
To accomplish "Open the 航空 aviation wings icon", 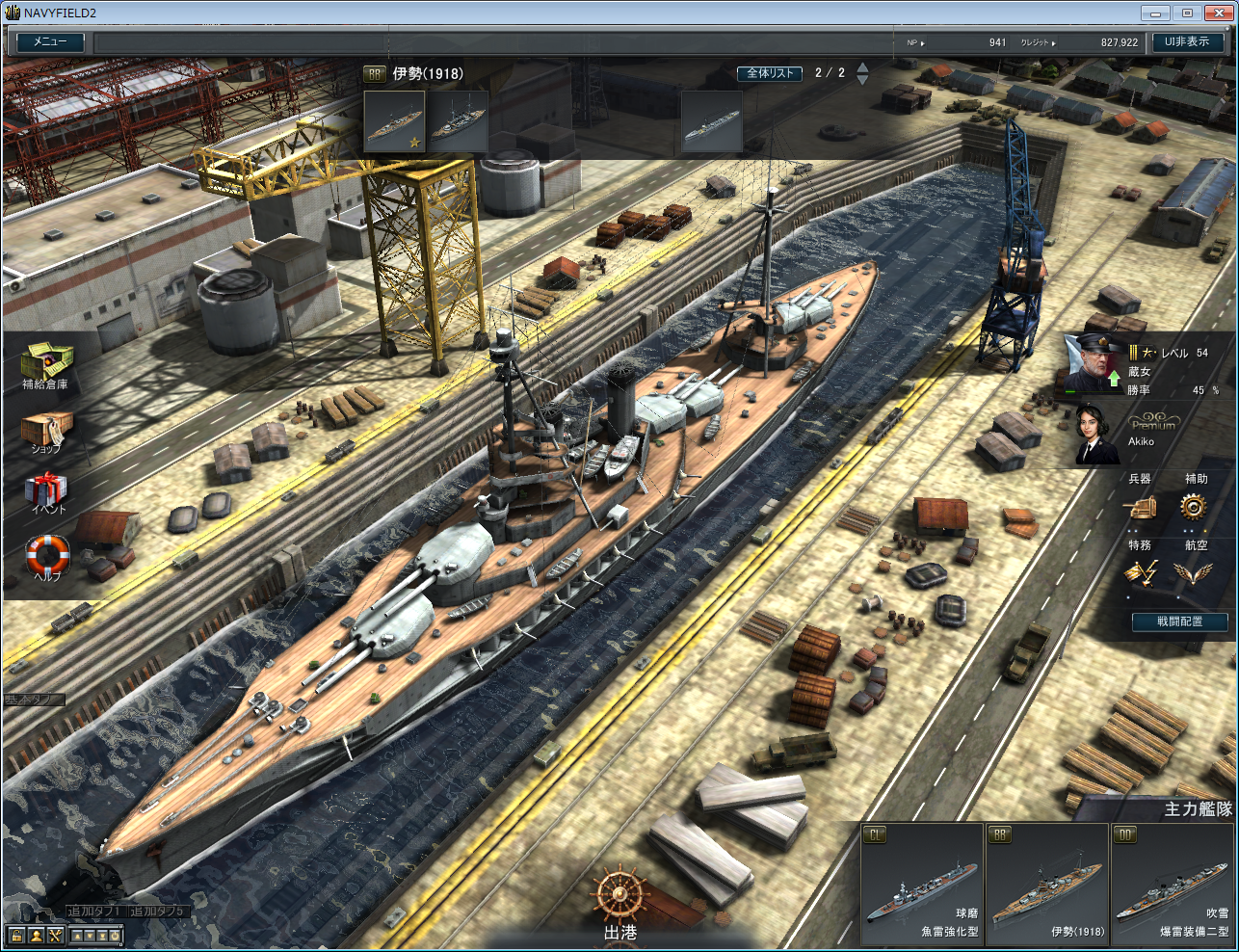I will (x=1194, y=573).
